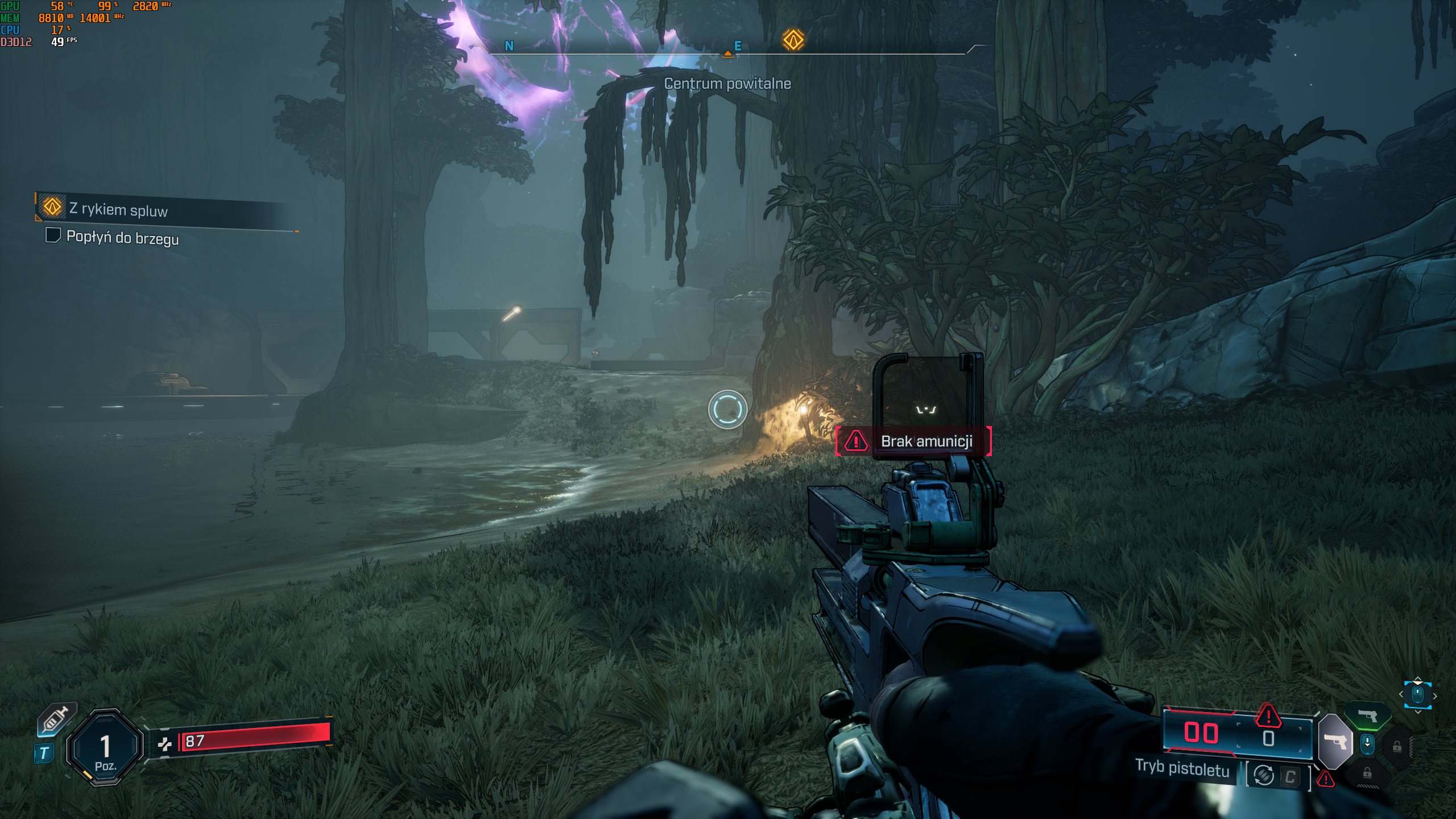
Task: Tick the "Popłyń do brzegu" objective checkbox
Action: click(53, 235)
